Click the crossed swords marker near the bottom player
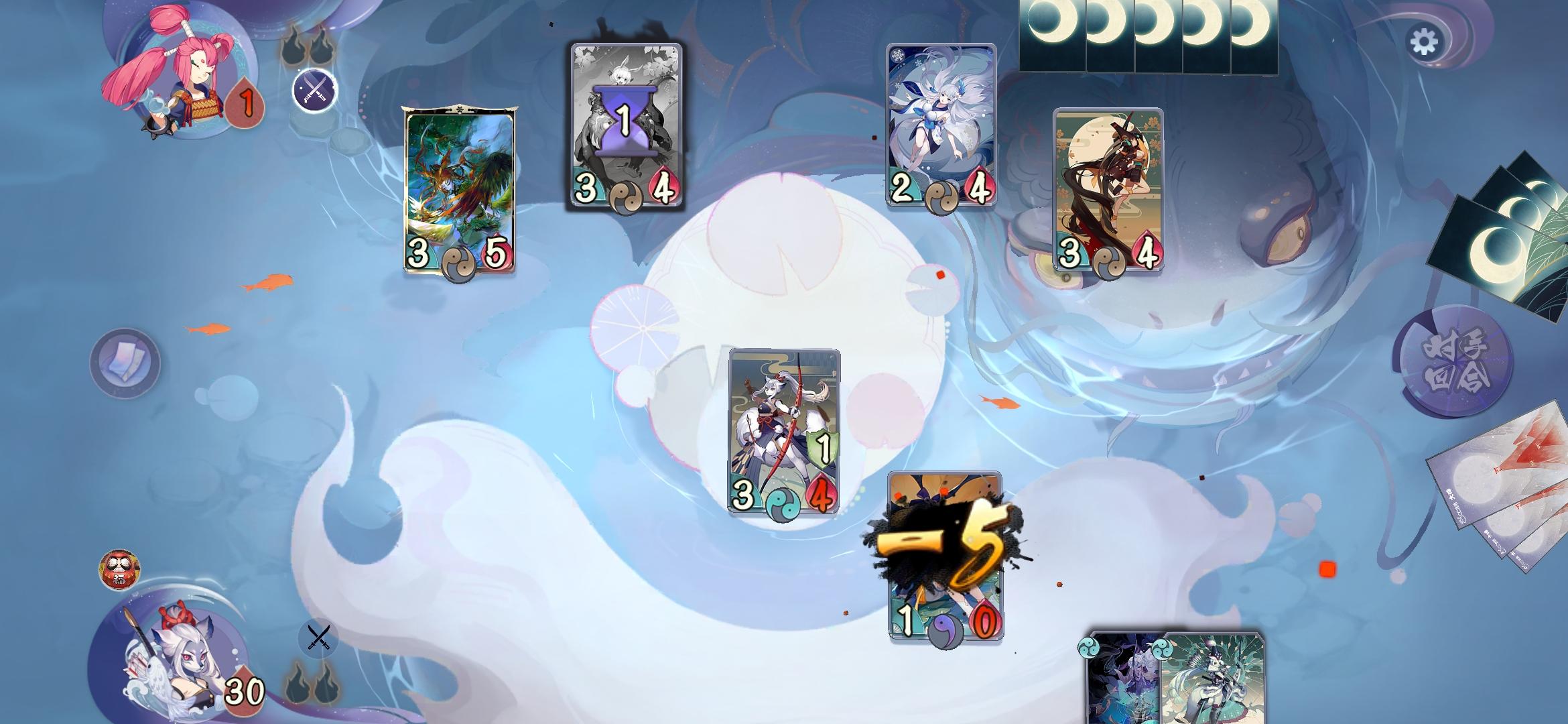The image size is (1568, 724). point(317,638)
